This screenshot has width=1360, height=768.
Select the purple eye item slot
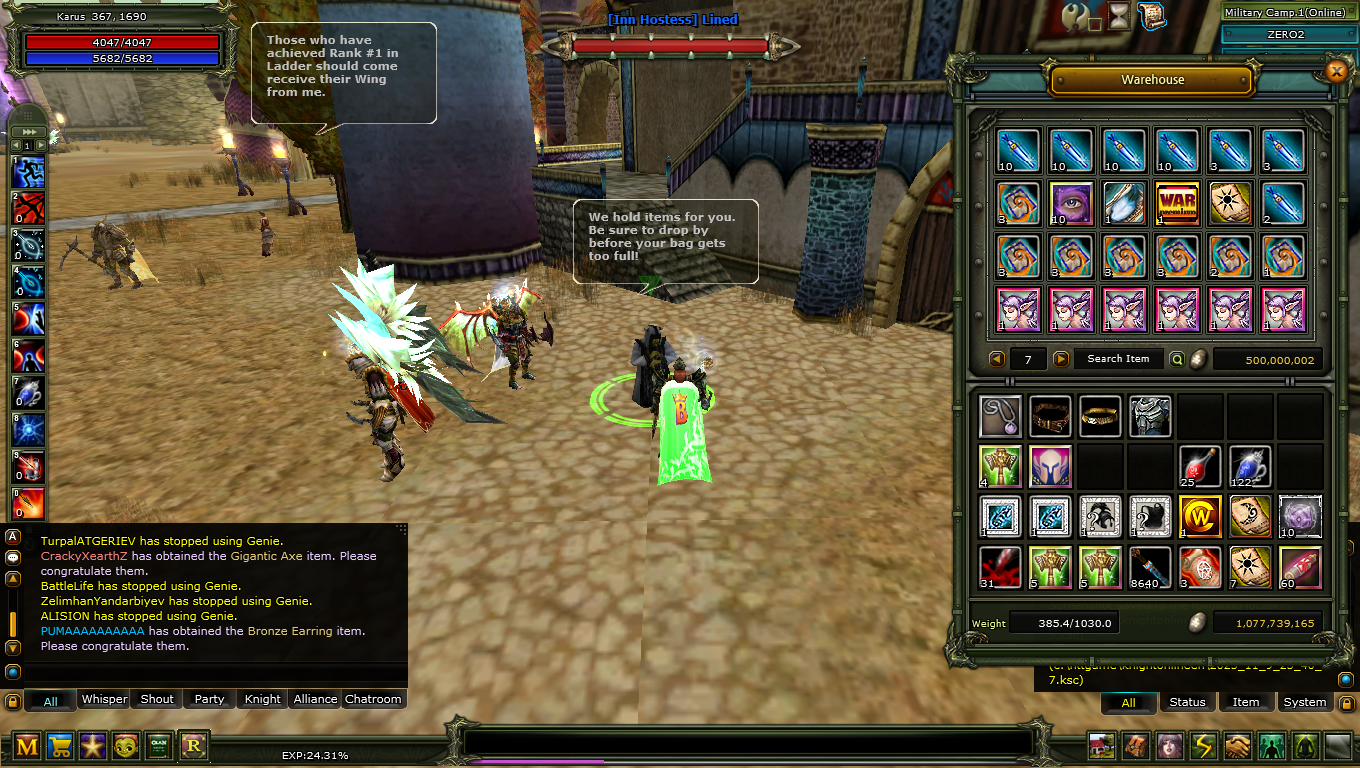click(1072, 202)
